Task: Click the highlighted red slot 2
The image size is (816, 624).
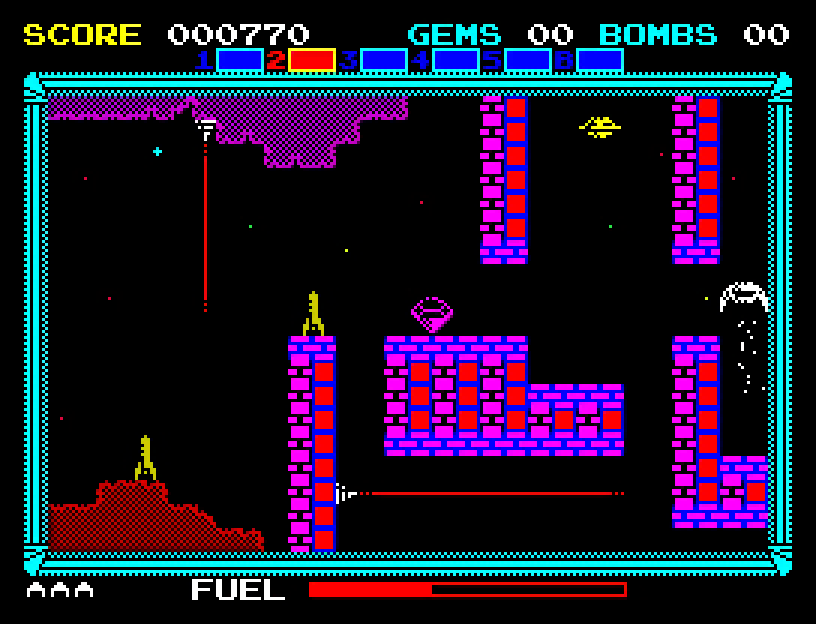Action: point(312,60)
